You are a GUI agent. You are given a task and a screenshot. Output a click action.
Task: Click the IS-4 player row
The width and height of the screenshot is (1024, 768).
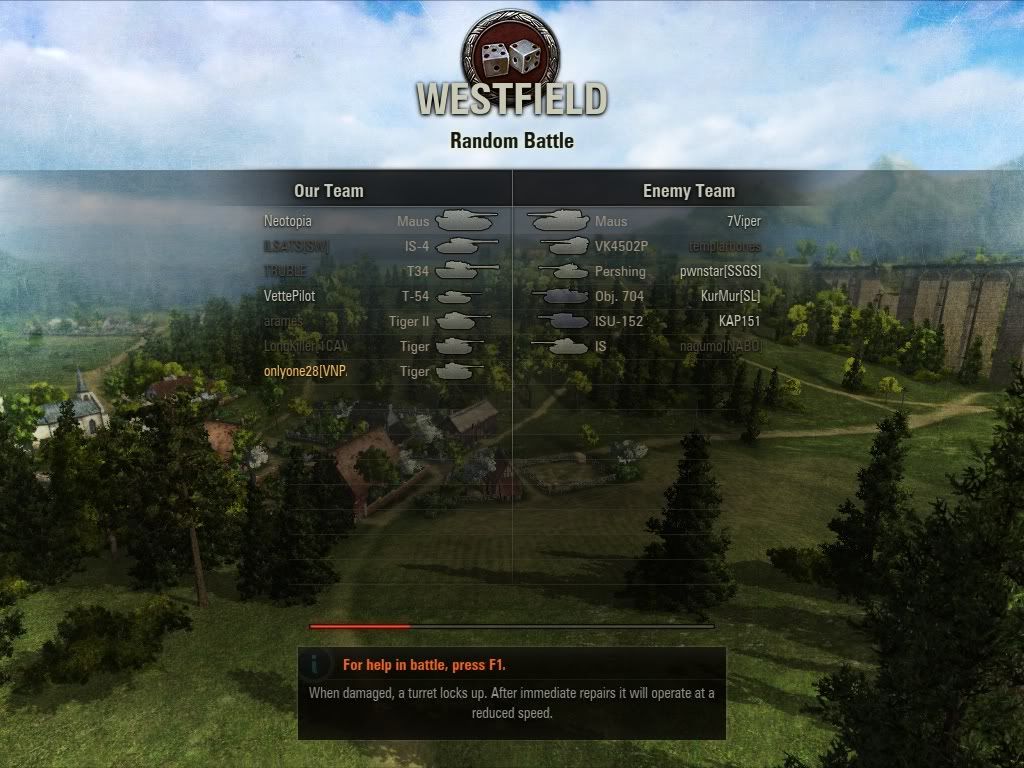[x=380, y=246]
